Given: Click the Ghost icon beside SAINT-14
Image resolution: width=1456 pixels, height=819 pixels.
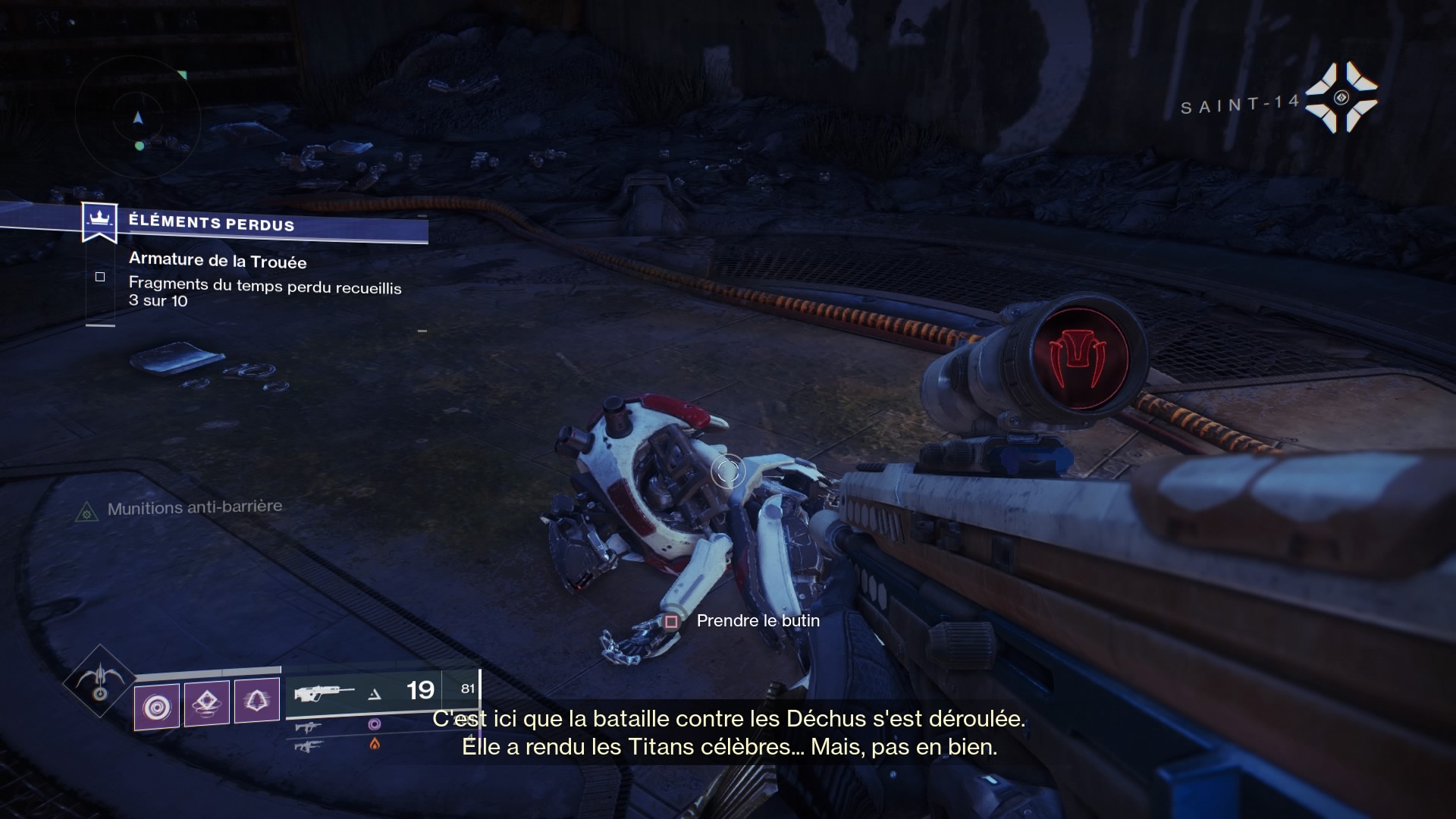Looking at the screenshot, I should (x=1341, y=97).
